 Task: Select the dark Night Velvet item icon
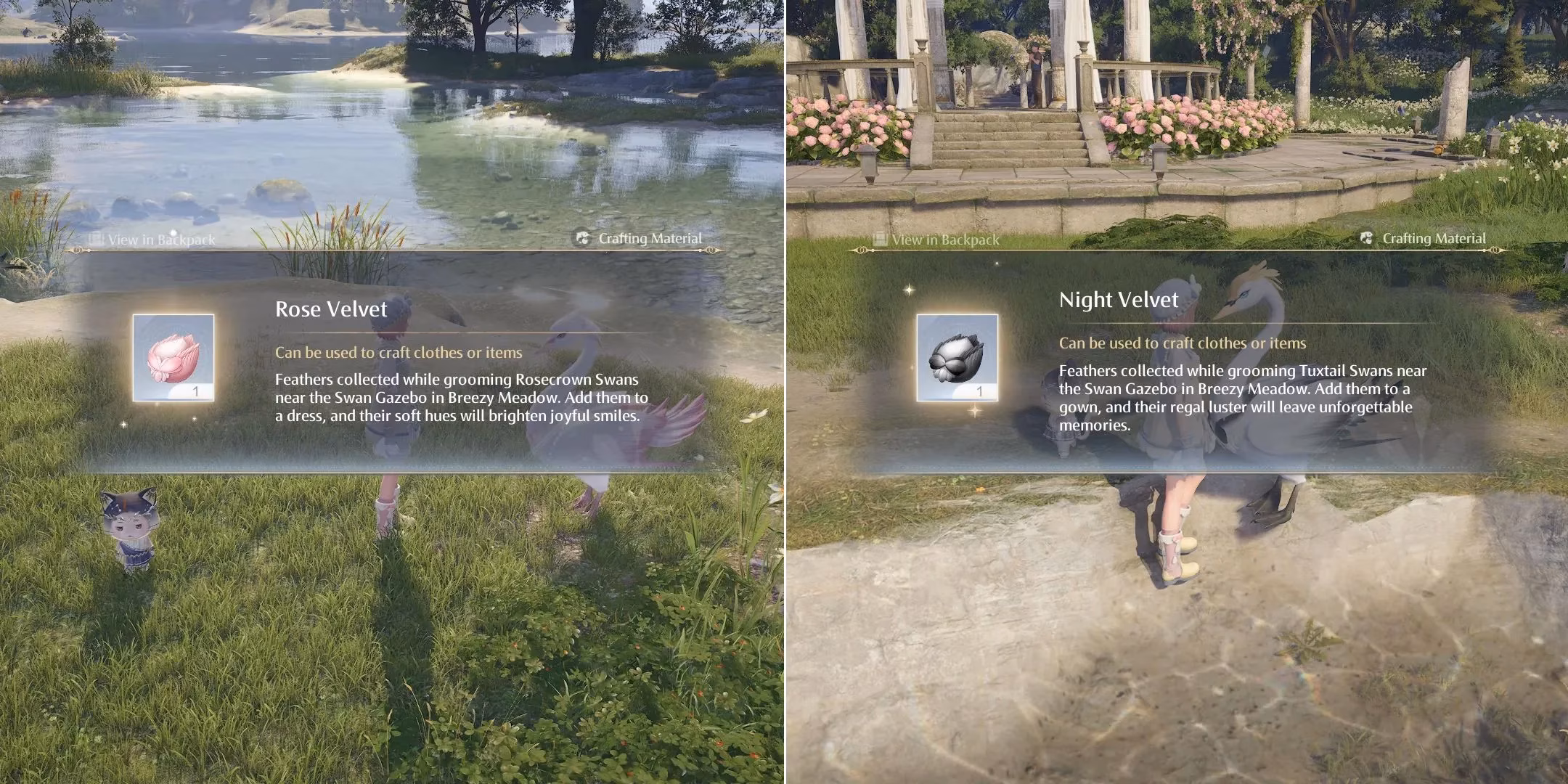coord(957,358)
